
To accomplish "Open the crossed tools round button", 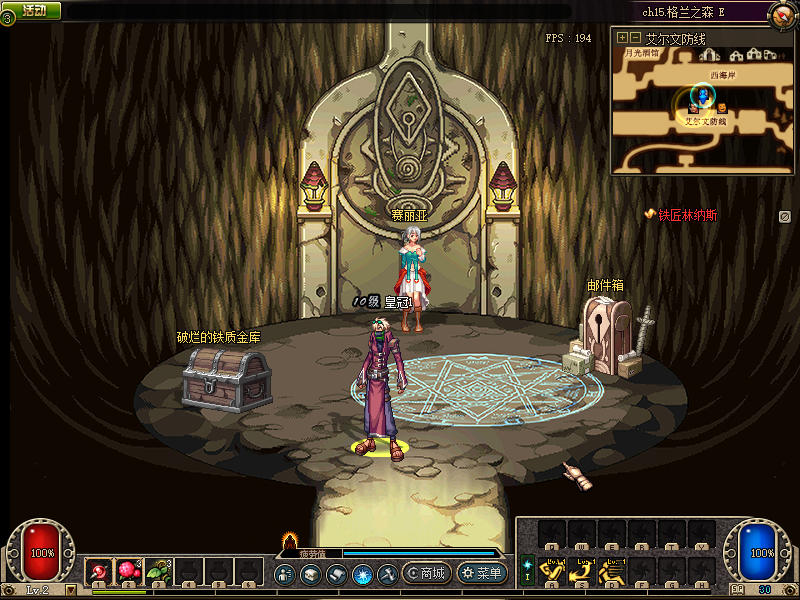I will 389,574.
